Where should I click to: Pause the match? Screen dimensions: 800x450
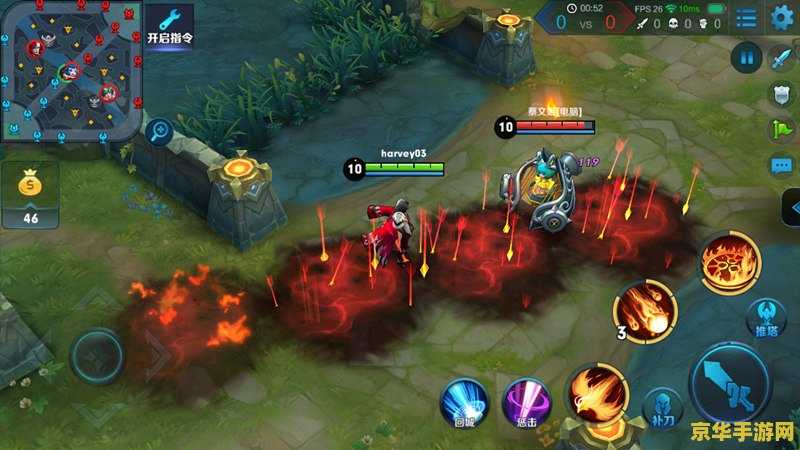coord(746,58)
